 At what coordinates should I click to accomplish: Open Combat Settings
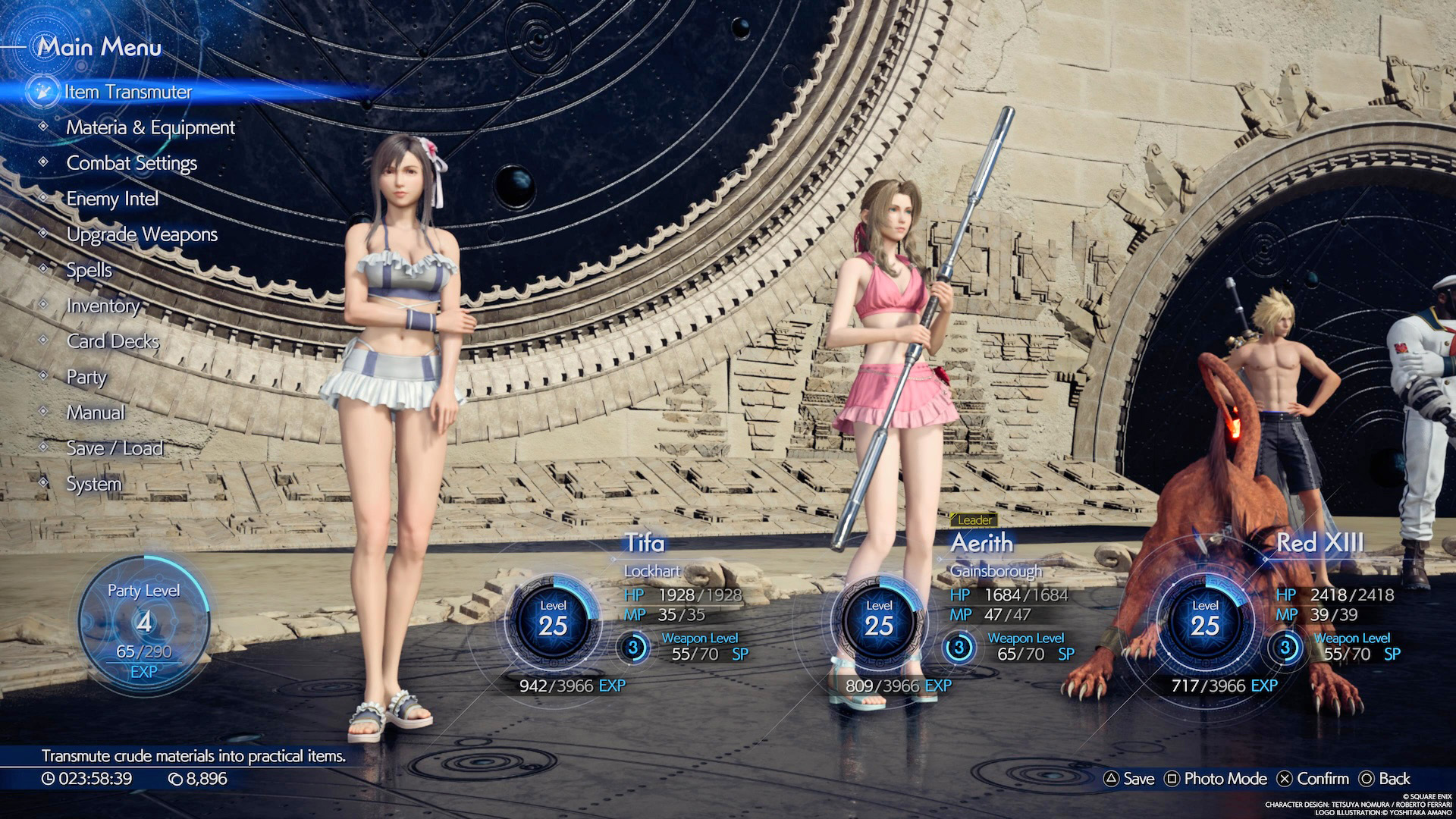tap(131, 163)
